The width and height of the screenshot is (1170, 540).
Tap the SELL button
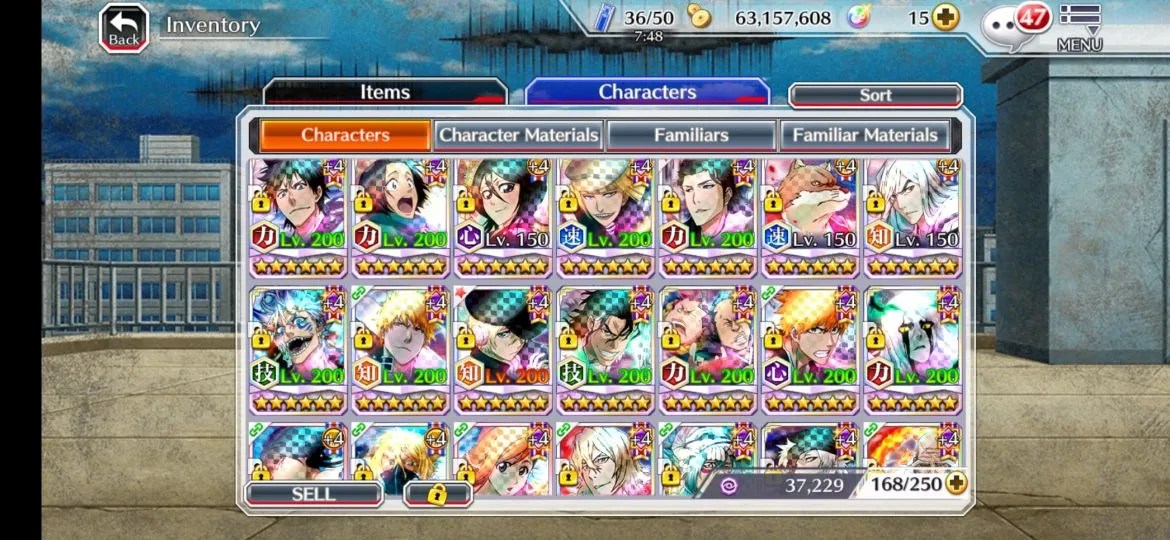tap(313, 494)
